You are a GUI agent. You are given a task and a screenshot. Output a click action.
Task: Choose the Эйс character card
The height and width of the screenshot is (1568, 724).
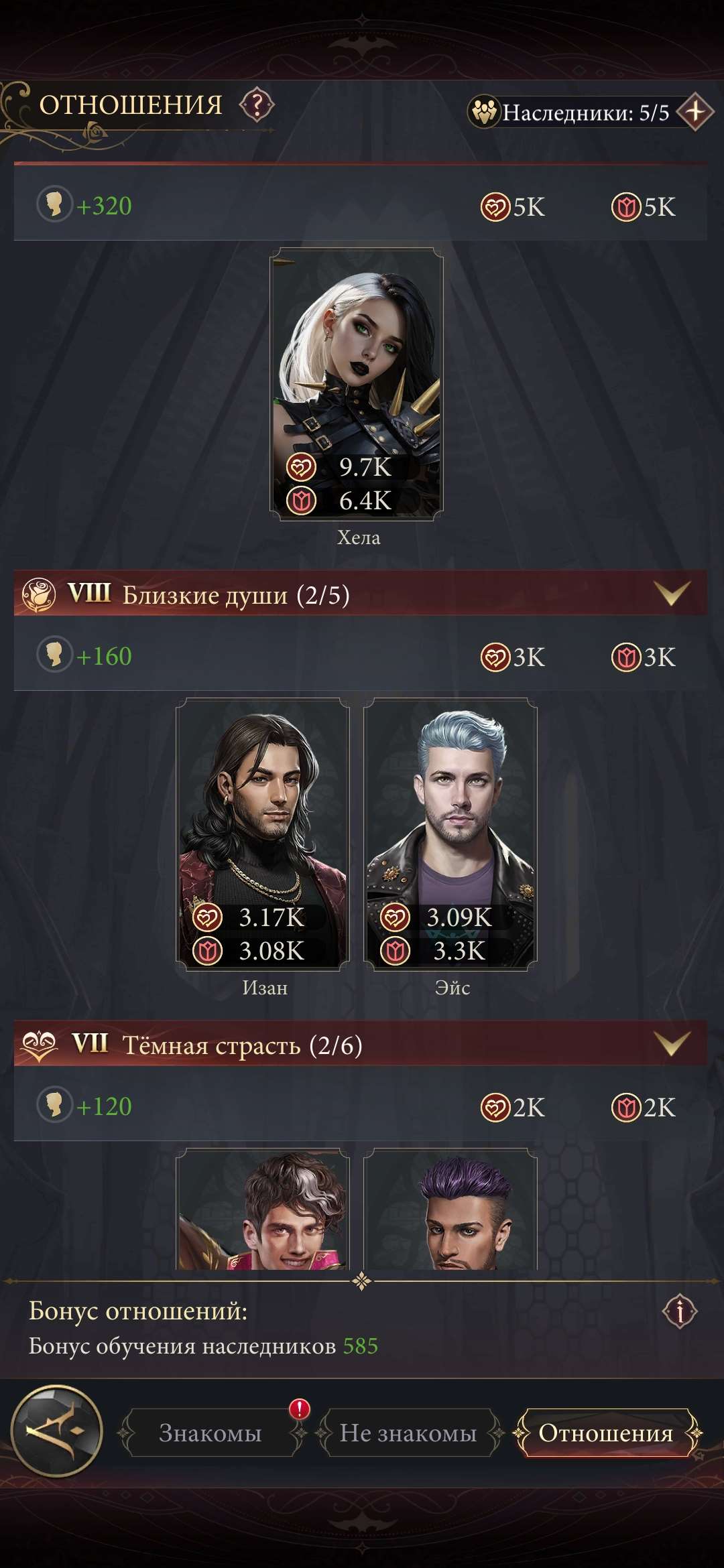[450, 833]
